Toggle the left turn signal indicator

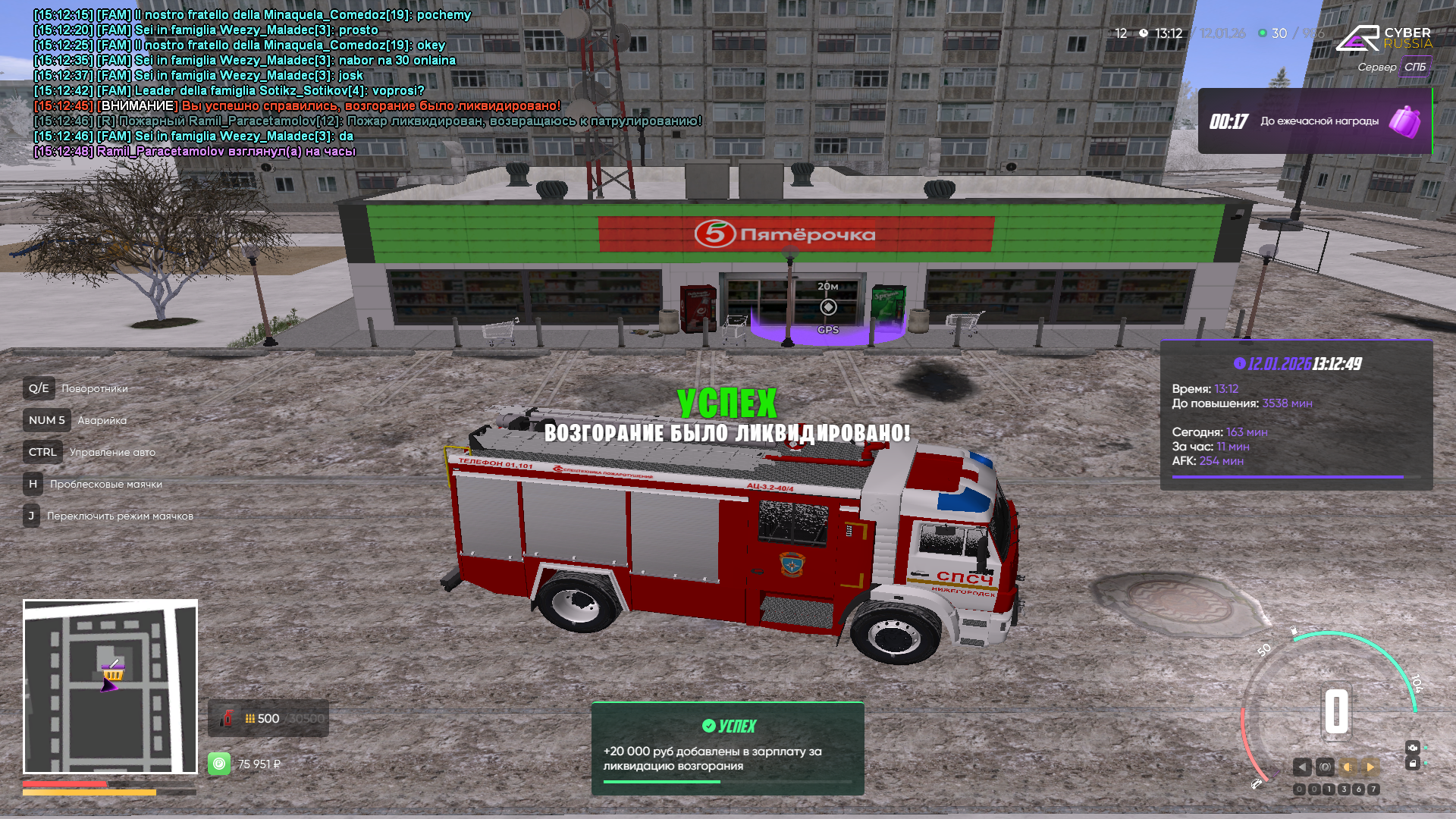coord(1302,767)
